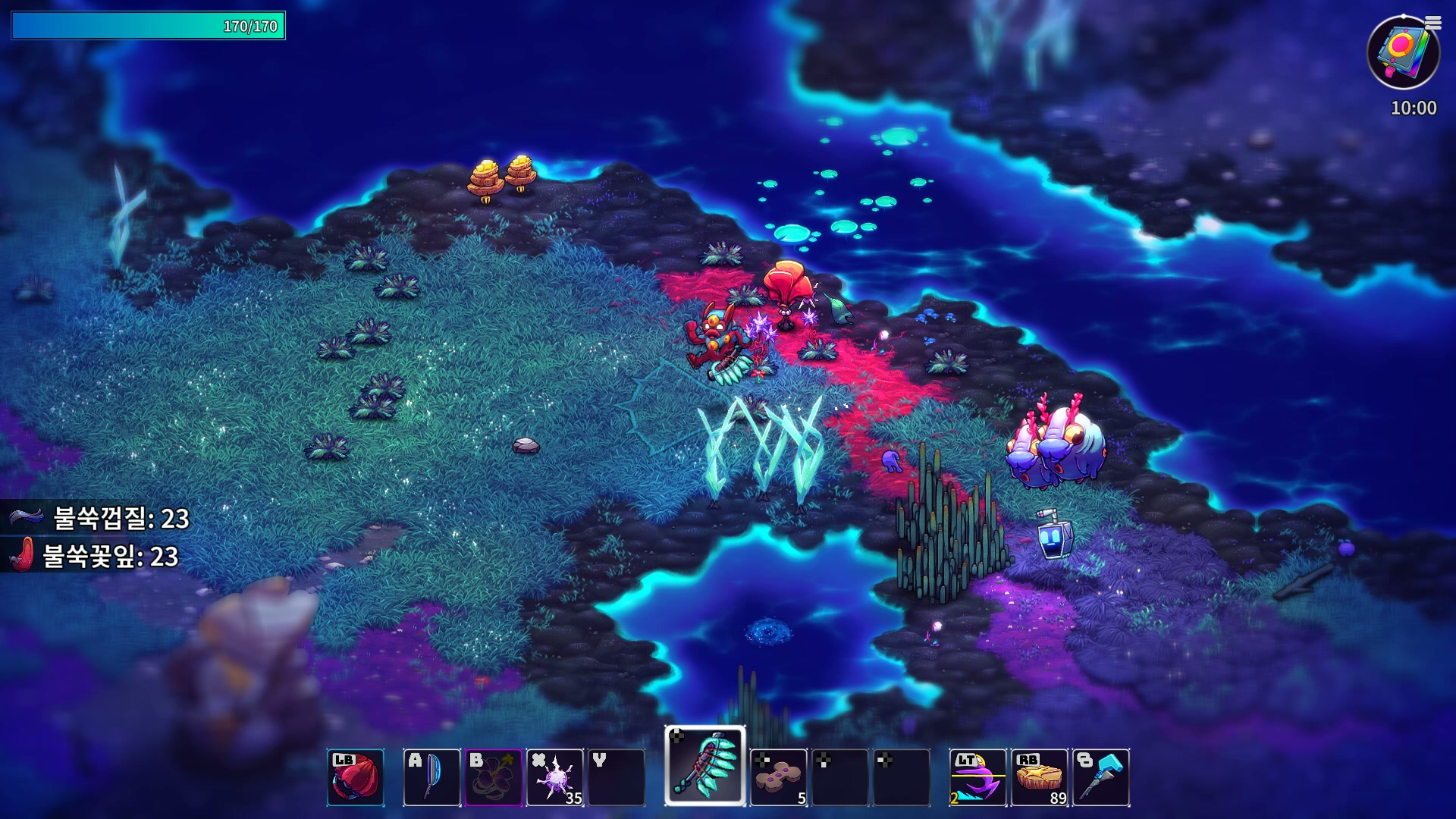Select the highlighted teal feather-blade weapon
Image resolution: width=1456 pixels, height=819 pixels.
click(x=705, y=766)
